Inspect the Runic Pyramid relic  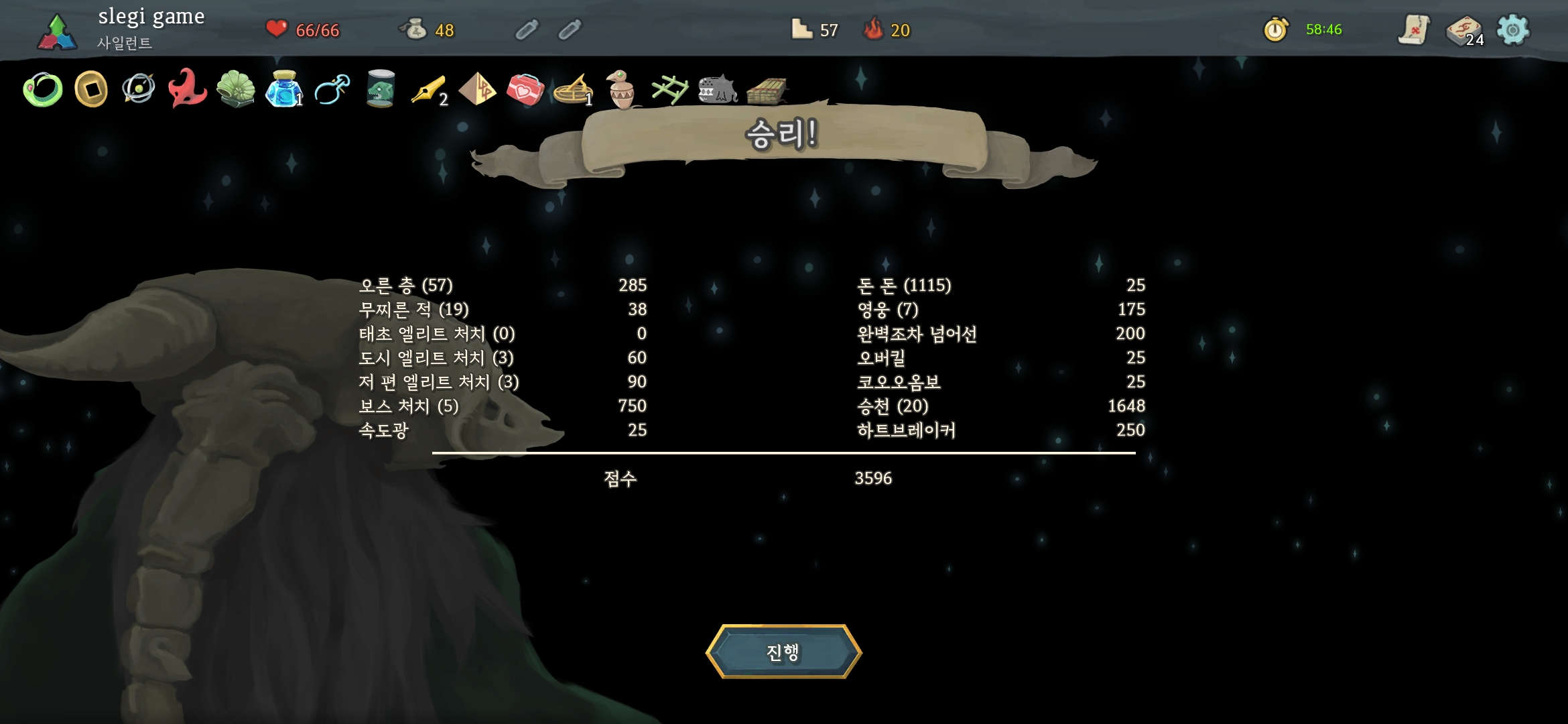477,89
